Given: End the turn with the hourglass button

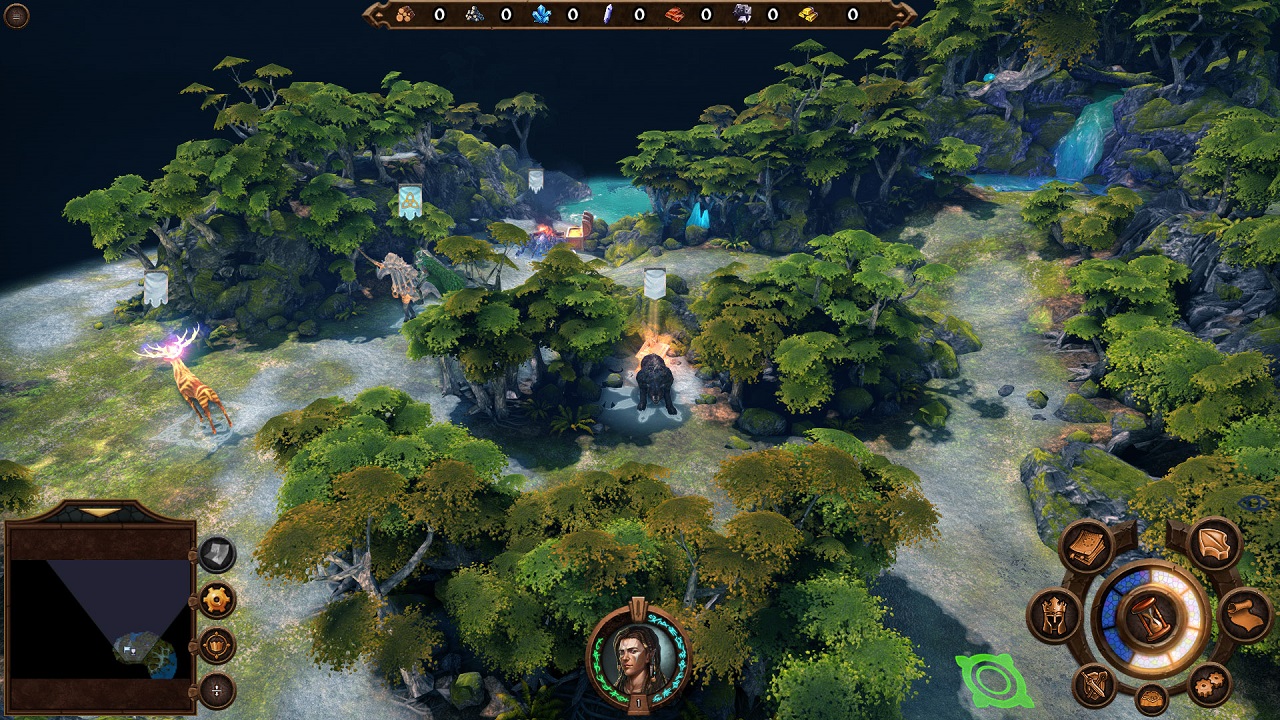Looking at the screenshot, I should (x=1150, y=618).
